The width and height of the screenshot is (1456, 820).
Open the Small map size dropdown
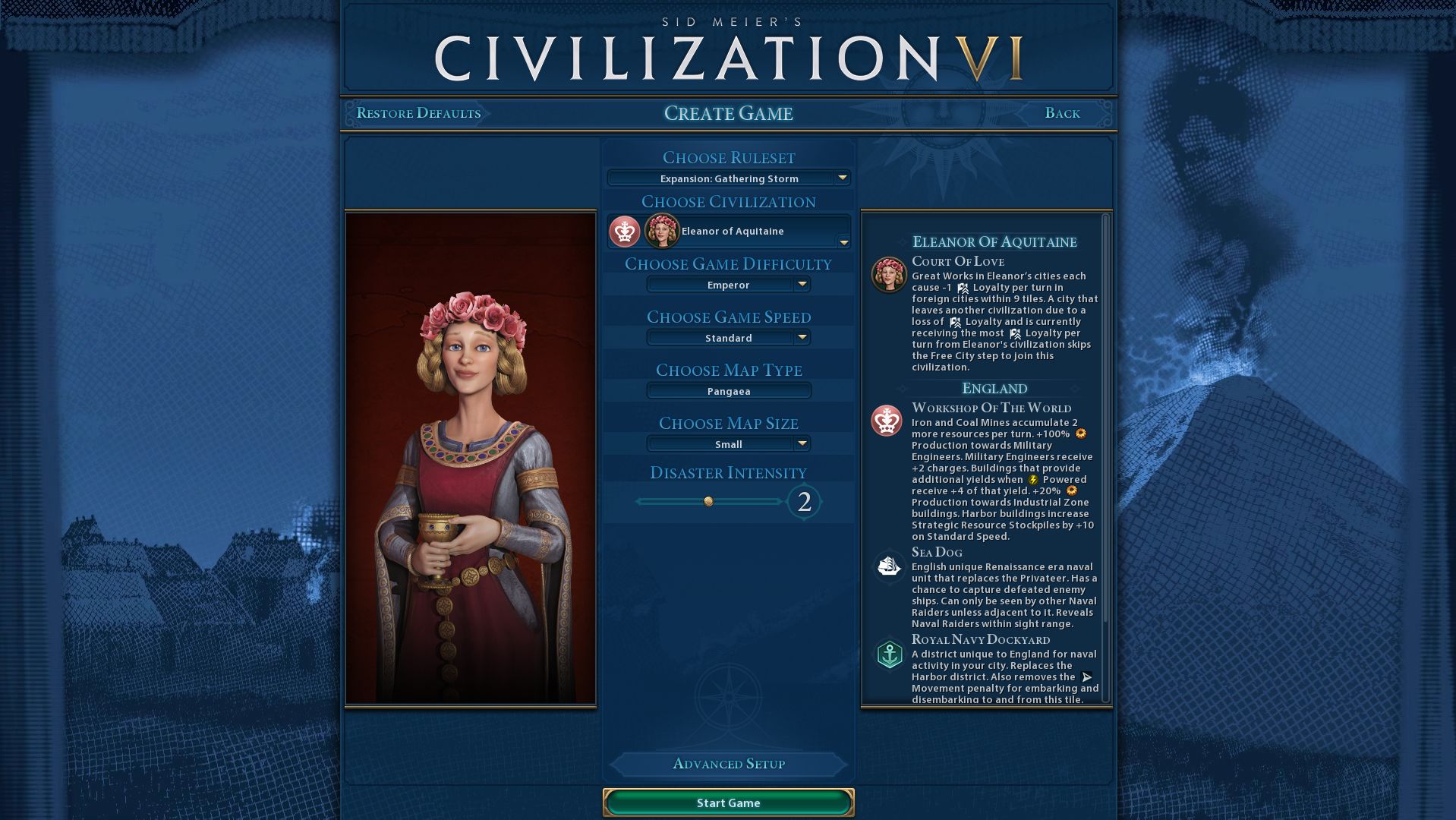pyautogui.click(x=729, y=444)
